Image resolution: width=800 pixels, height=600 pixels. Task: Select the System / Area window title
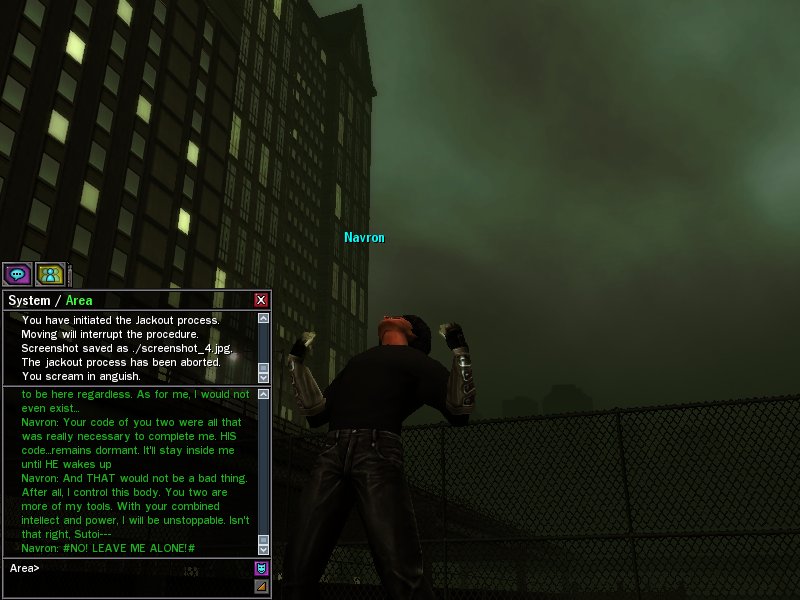[x=50, y=300]
